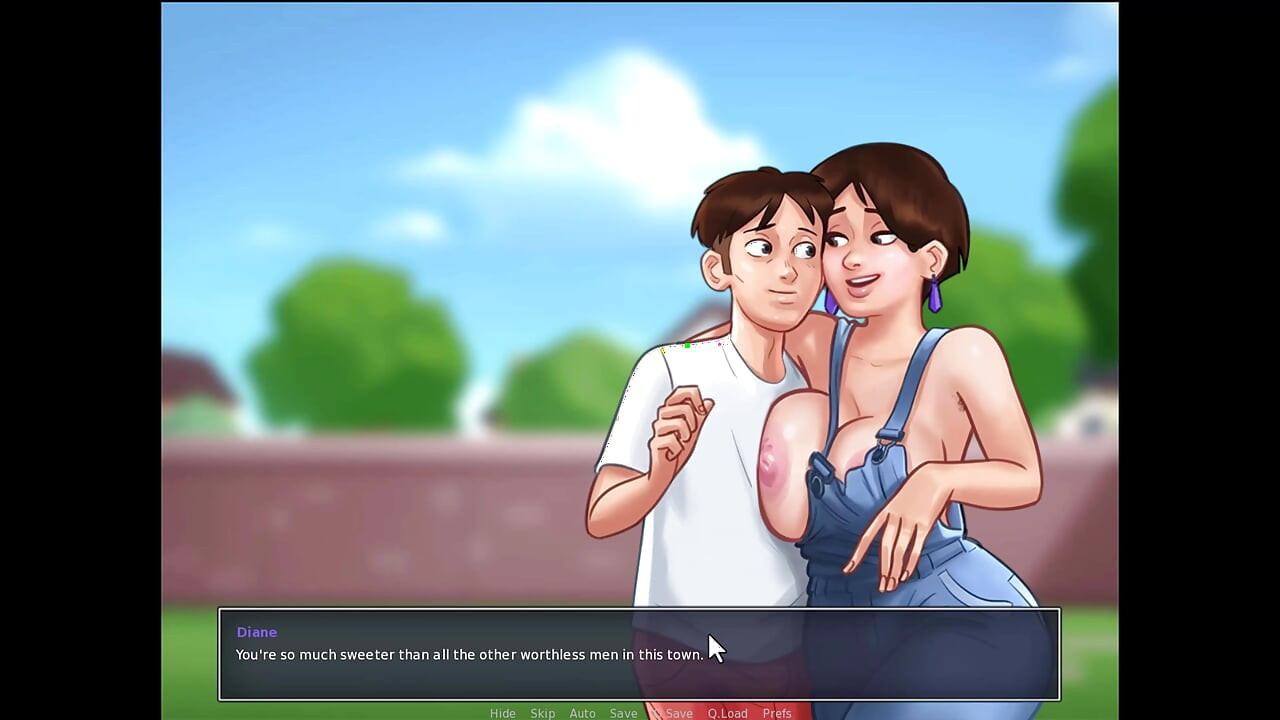Click the Hide label in the quick menu

click(x=503, y=713)
